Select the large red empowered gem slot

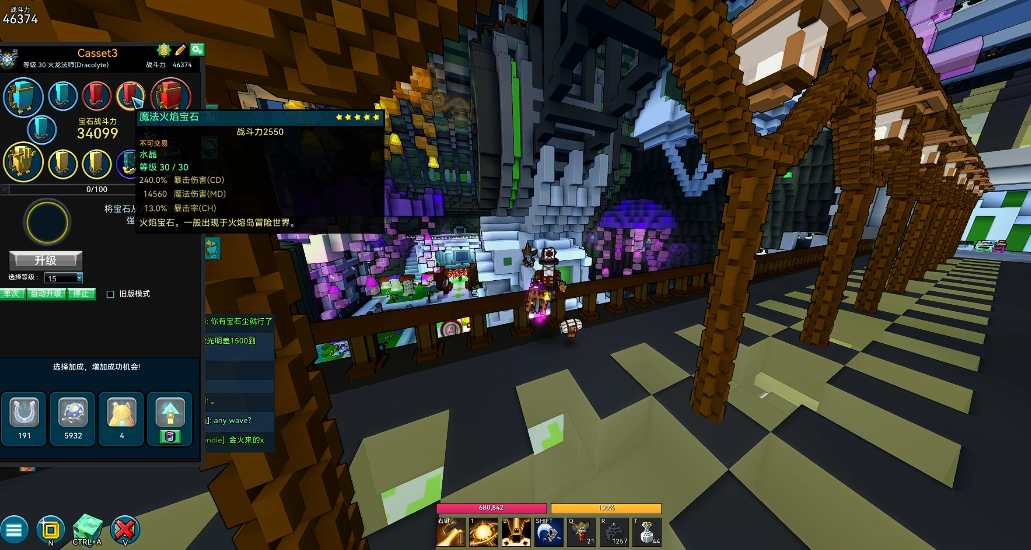pyautogui.click(x=171, y=97)
